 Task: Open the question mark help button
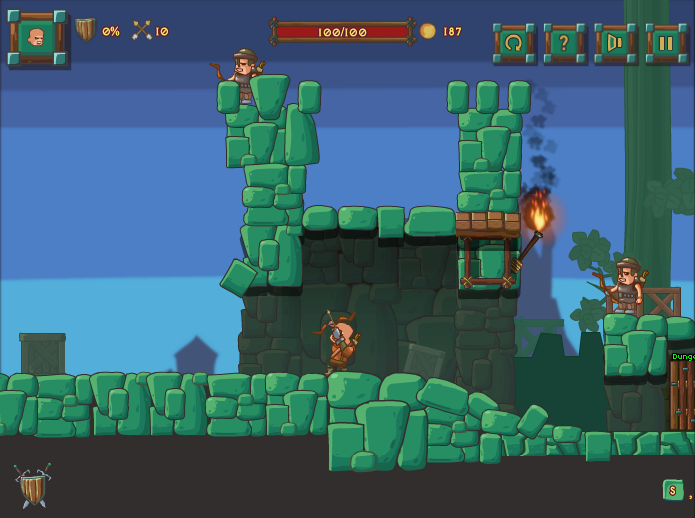click(564, 43)
